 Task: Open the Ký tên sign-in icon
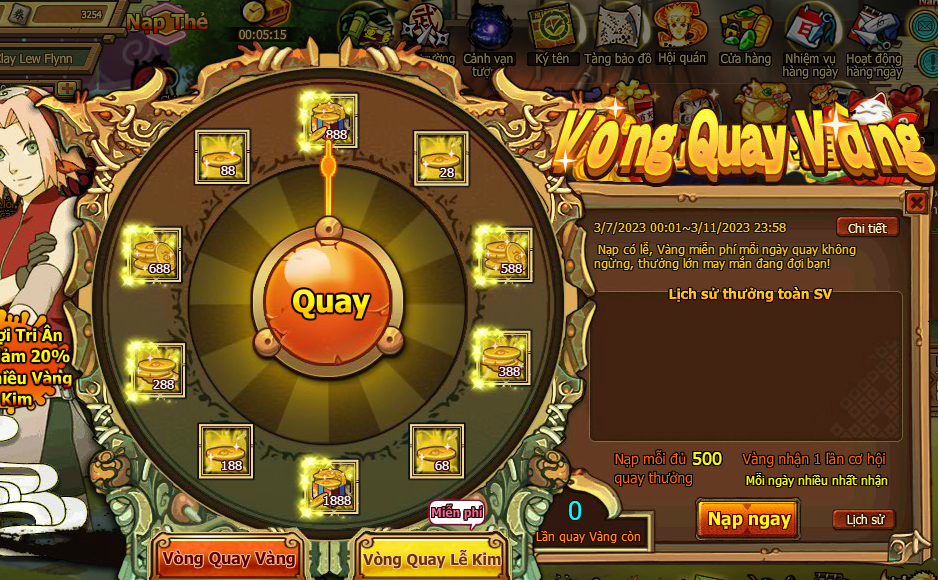click(x=550, y=34)
